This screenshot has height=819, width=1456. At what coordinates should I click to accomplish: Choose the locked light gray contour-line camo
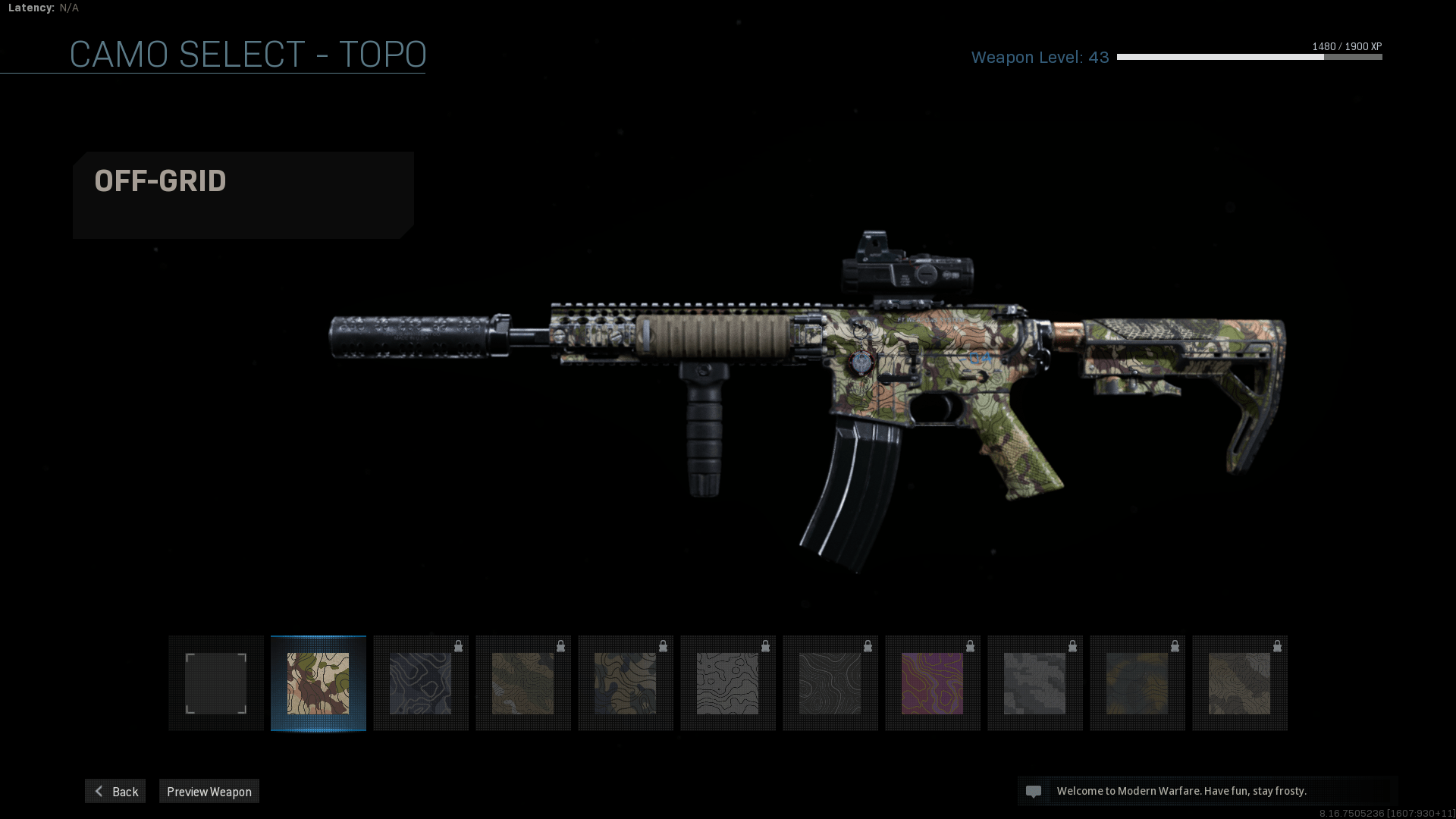click(727, 683)
